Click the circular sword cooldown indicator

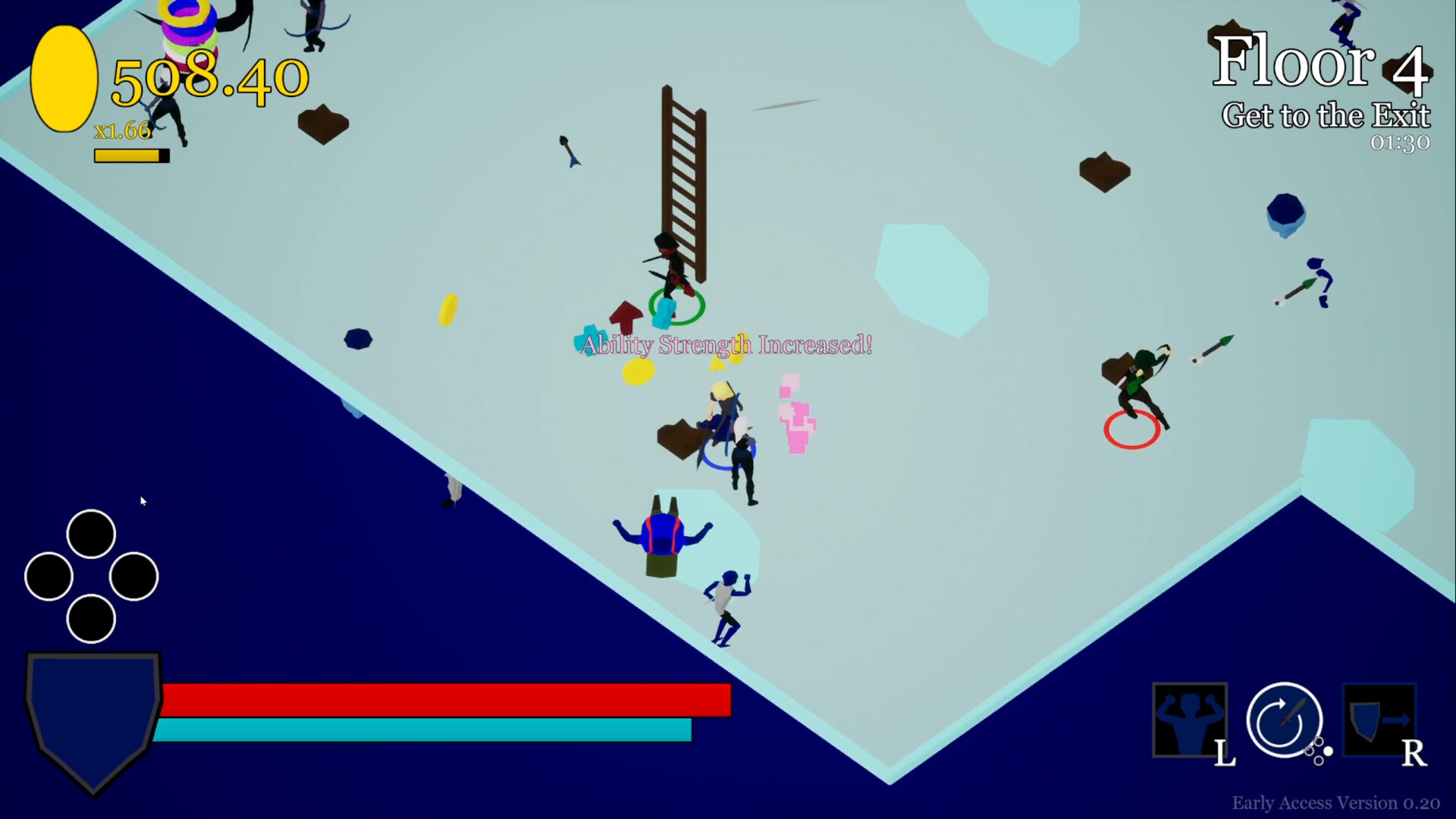pyautogui.click(x=1284, y=720)
